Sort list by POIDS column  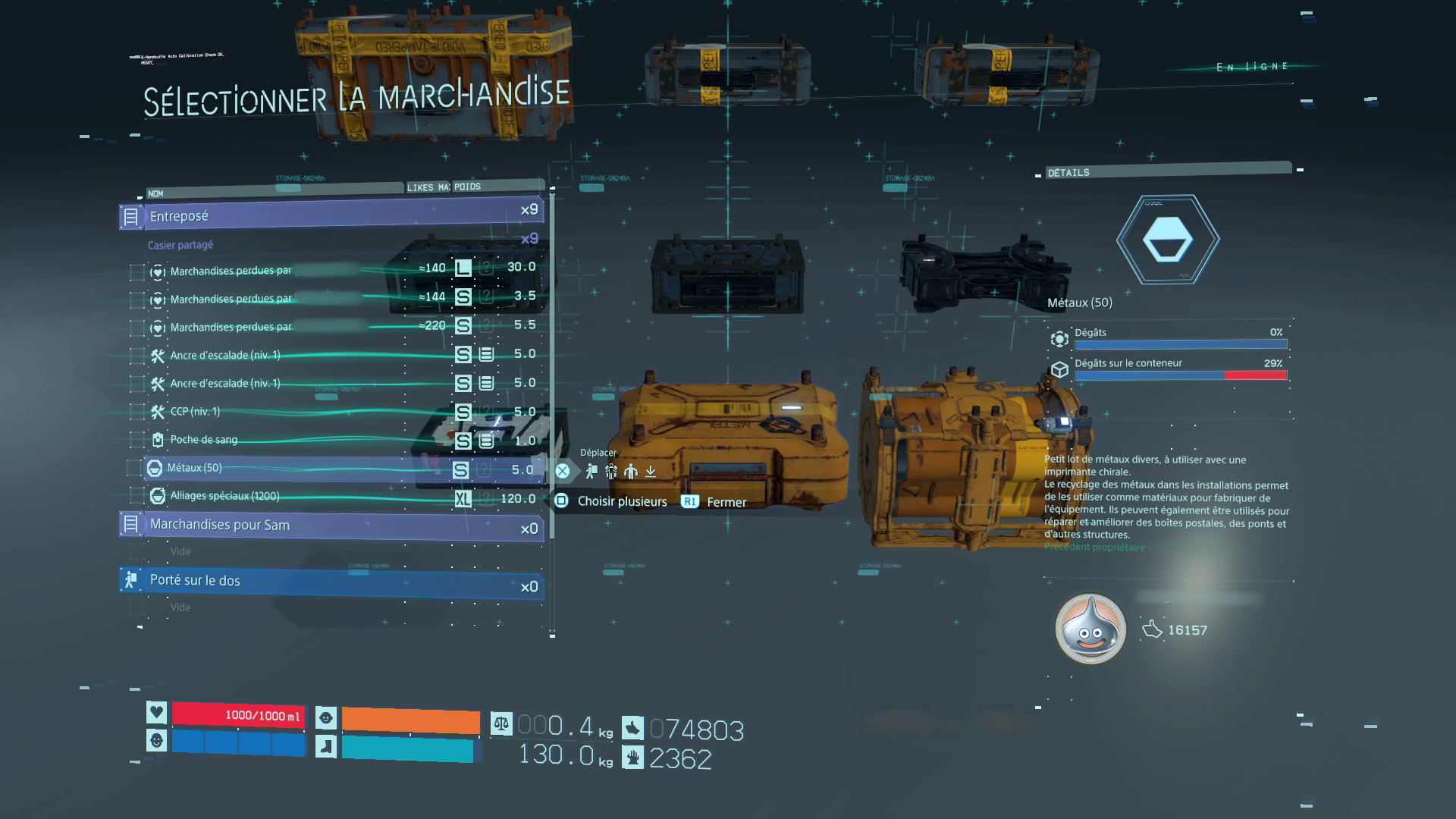[x=467, y=187]
